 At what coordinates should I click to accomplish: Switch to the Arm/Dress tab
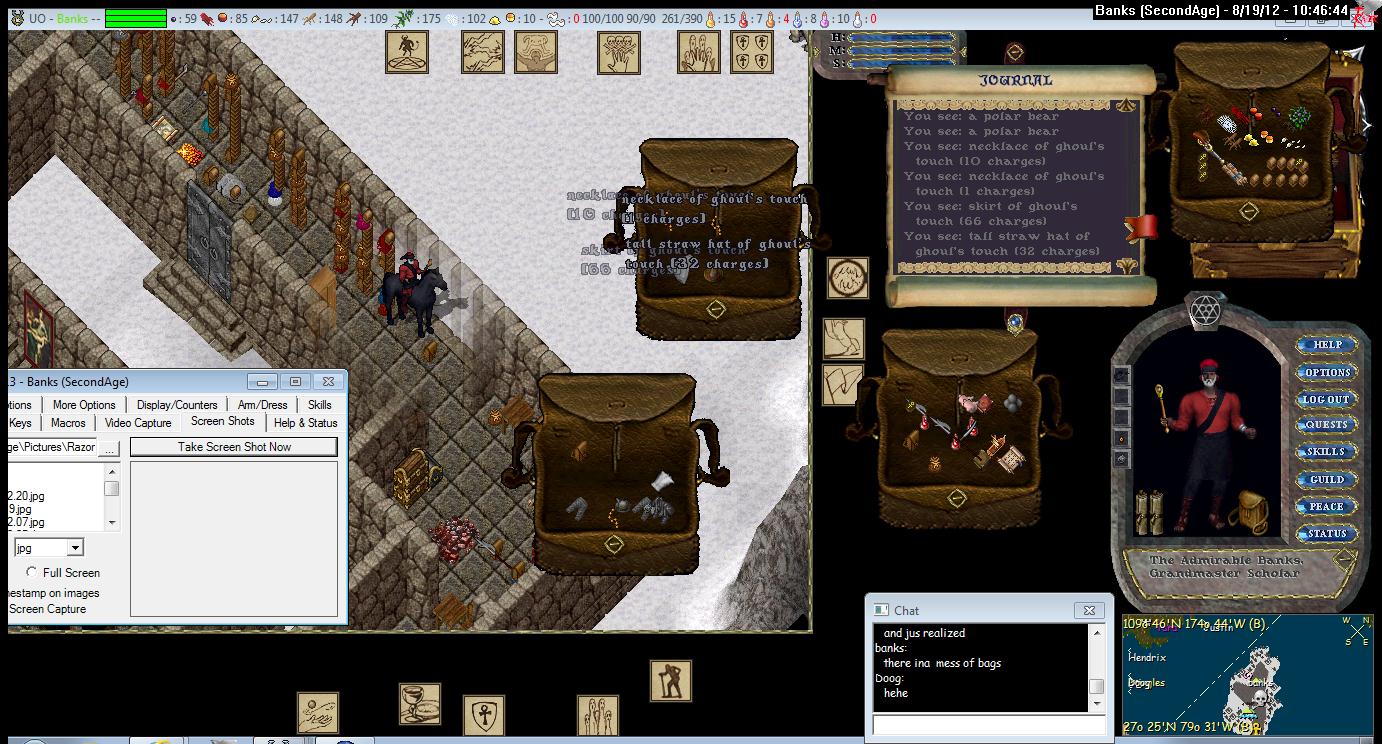(262, 405)
